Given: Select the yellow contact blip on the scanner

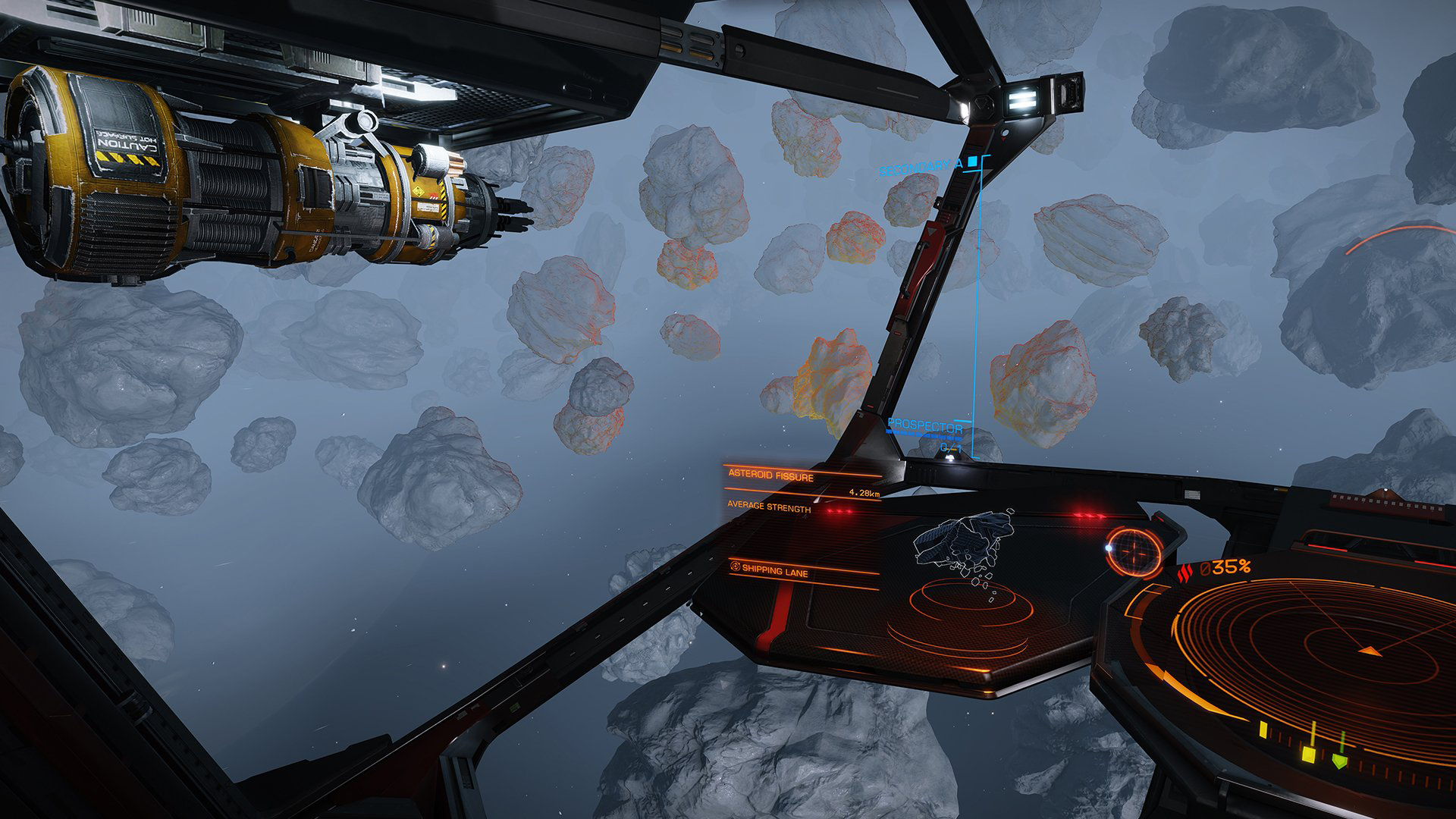Looking at the screenshot, I should click(x=1310, y=753).
